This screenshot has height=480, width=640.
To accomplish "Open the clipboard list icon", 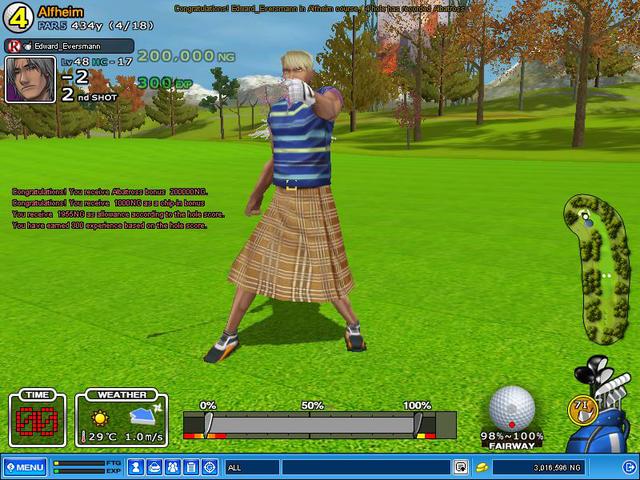I will [x=191, y=467].
